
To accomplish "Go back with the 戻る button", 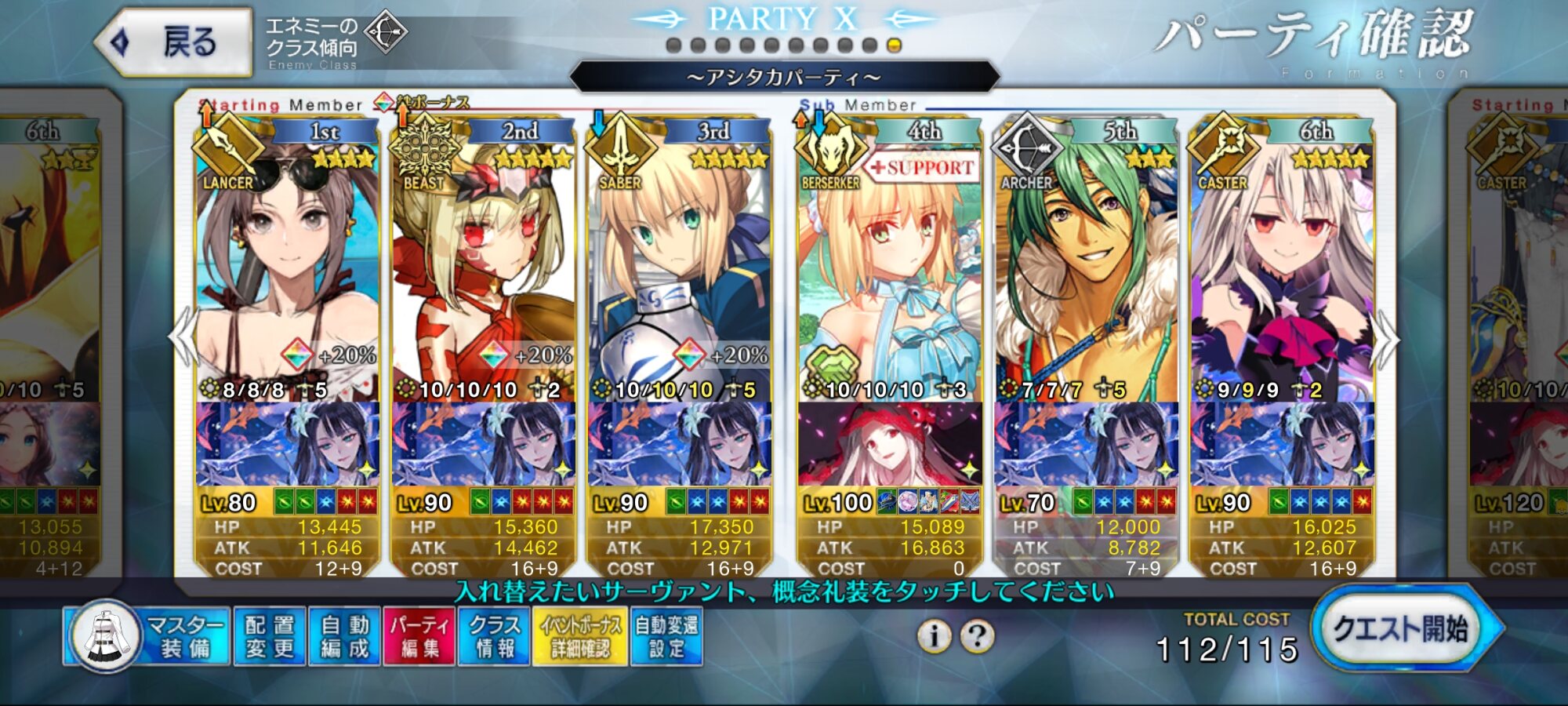I will pyautogui.click(x=174, y=42).
